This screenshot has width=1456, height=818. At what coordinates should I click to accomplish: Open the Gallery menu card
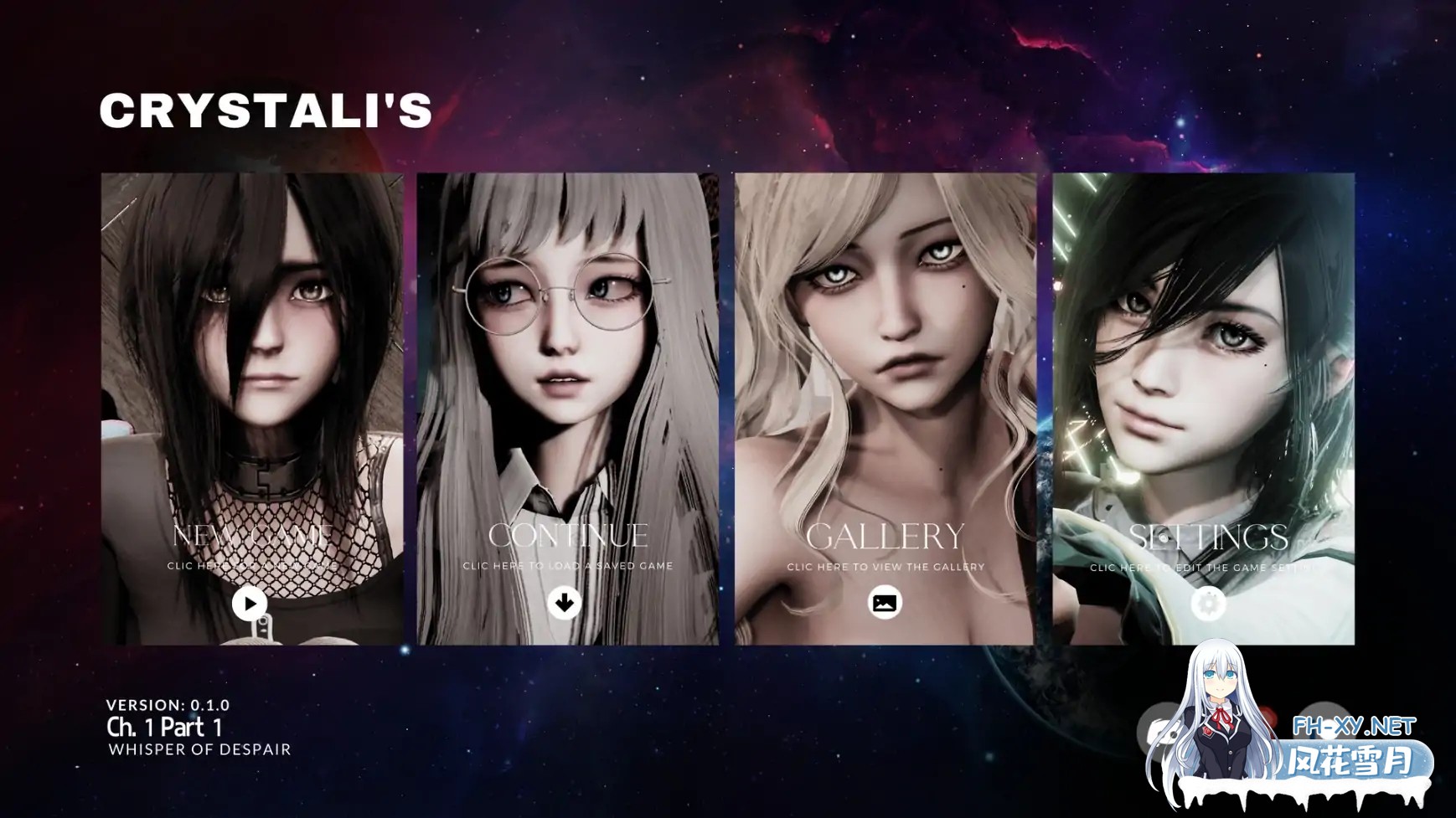pyautogui.click(x=885, y=537)
